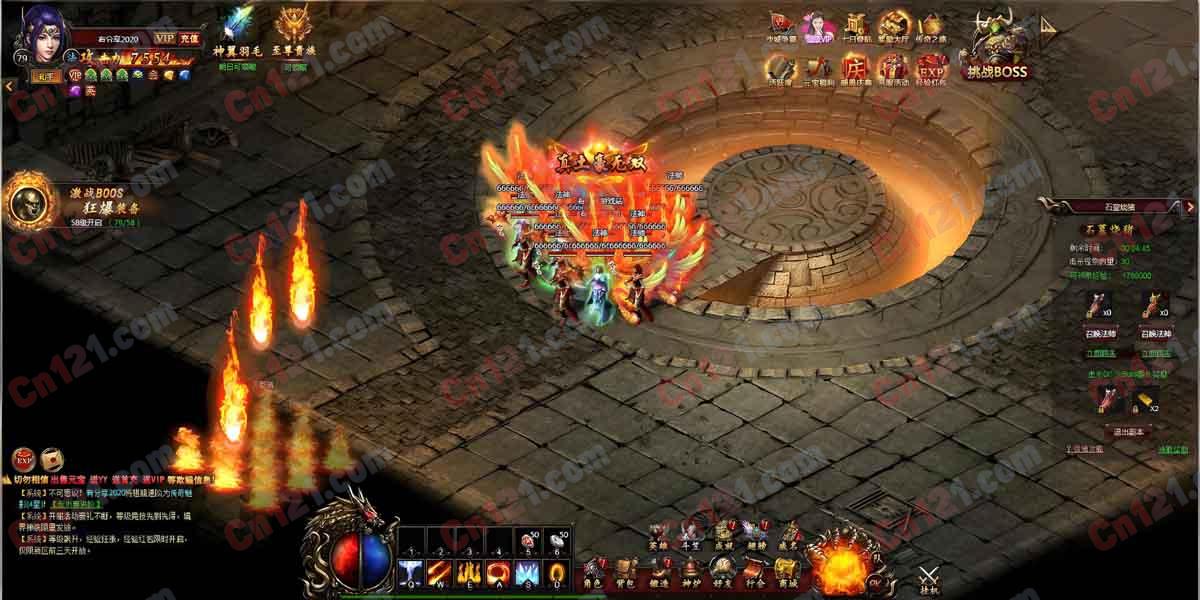Open the 角色 character sheet
This screenshot has height=600, width=1200.
(x=592, y=572)
